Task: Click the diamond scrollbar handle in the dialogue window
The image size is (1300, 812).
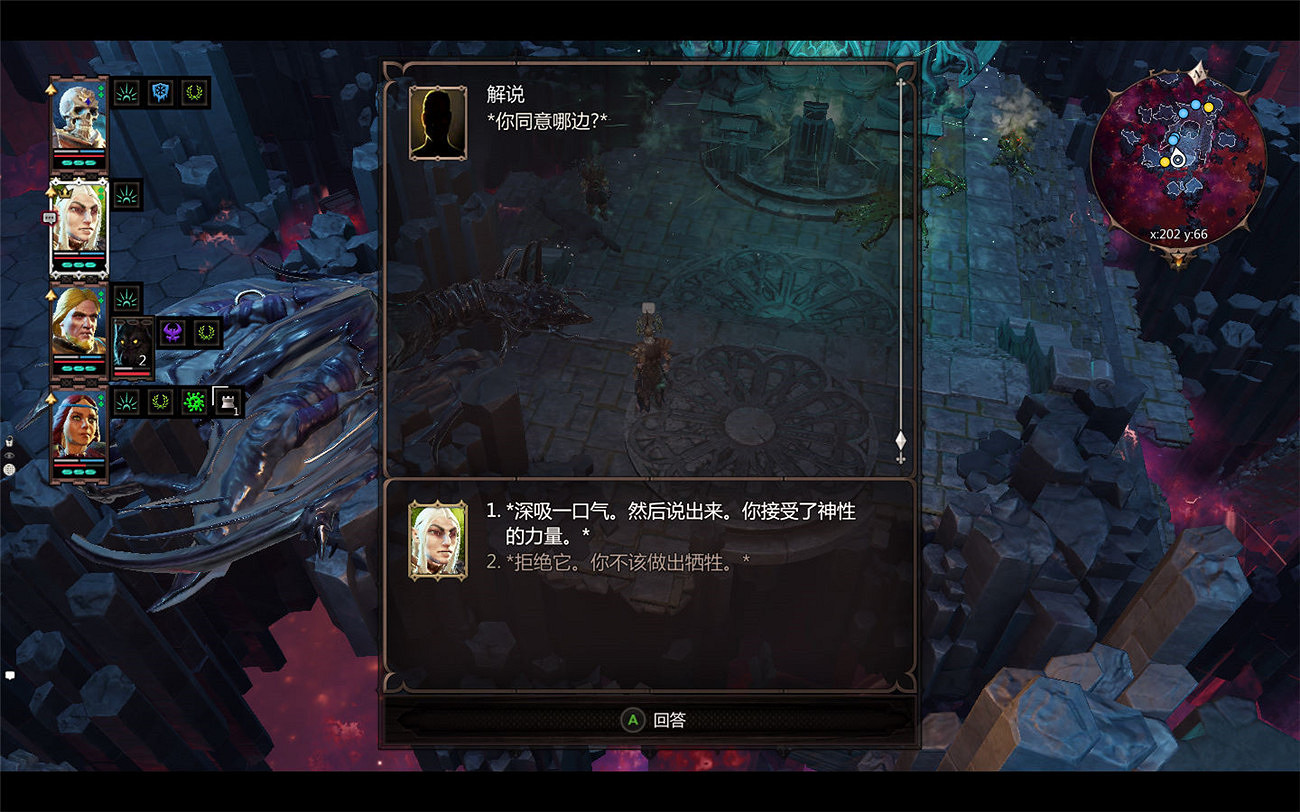Action: 901,438
